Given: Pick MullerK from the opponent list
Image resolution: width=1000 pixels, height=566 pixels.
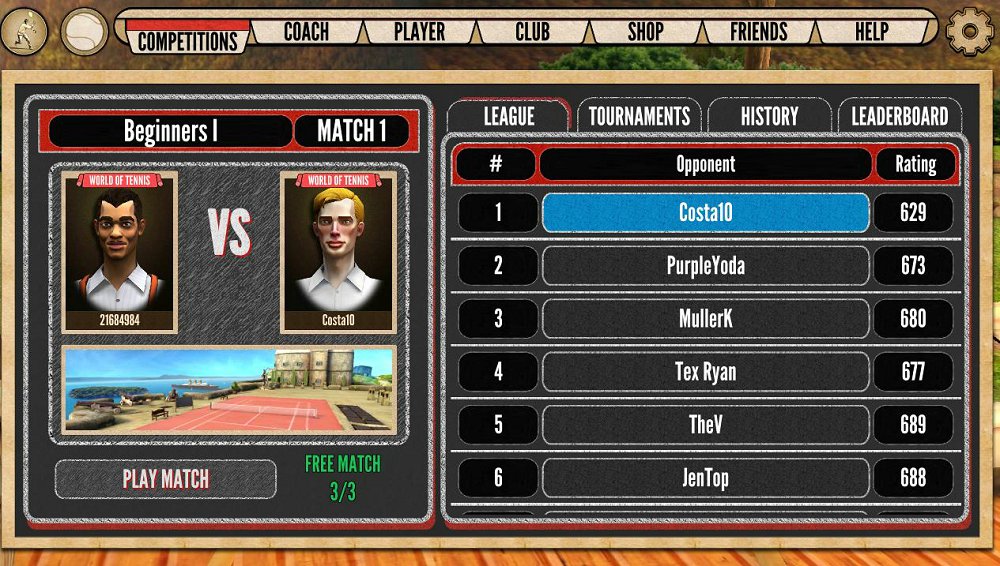Looking at the screenshot, I should (705, 319).
